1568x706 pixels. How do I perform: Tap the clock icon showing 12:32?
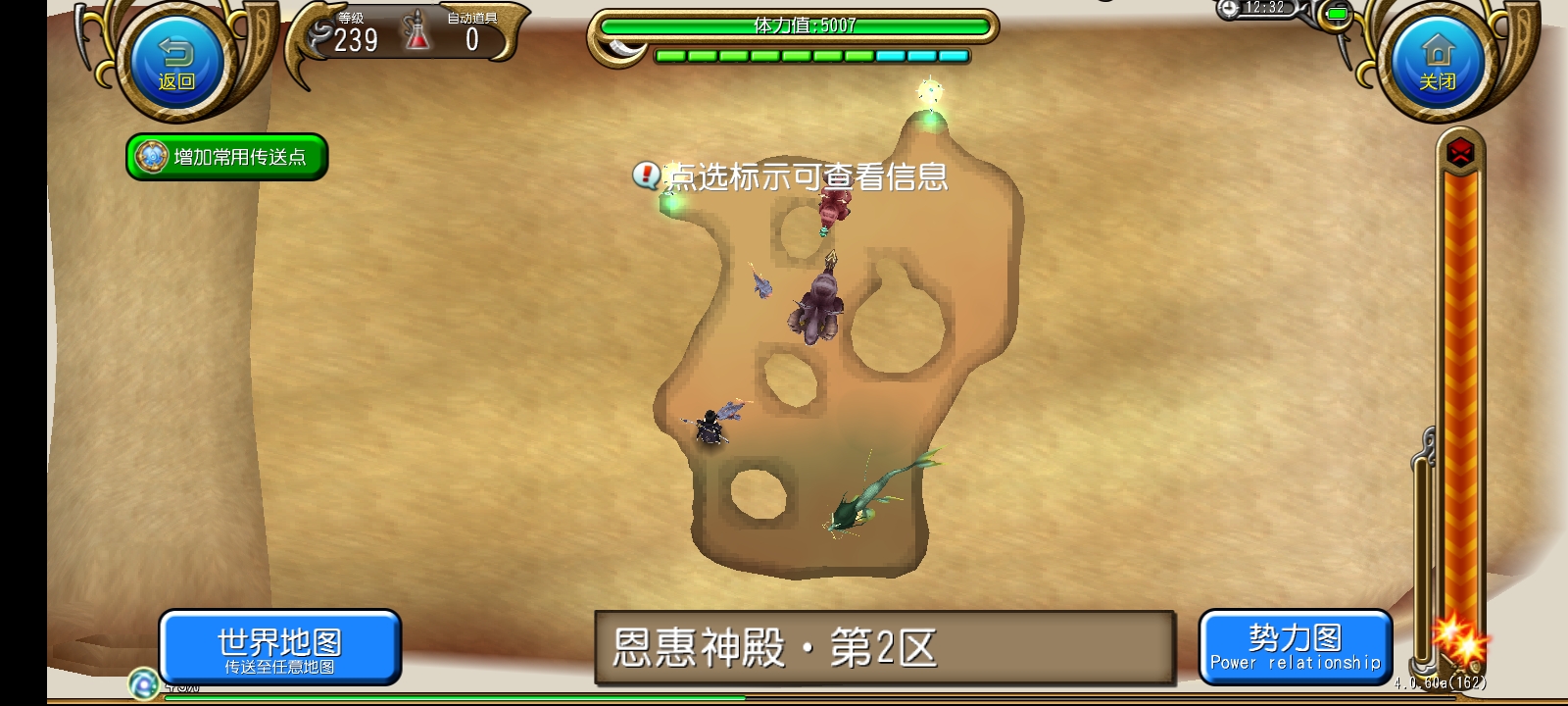point(1230,10)
